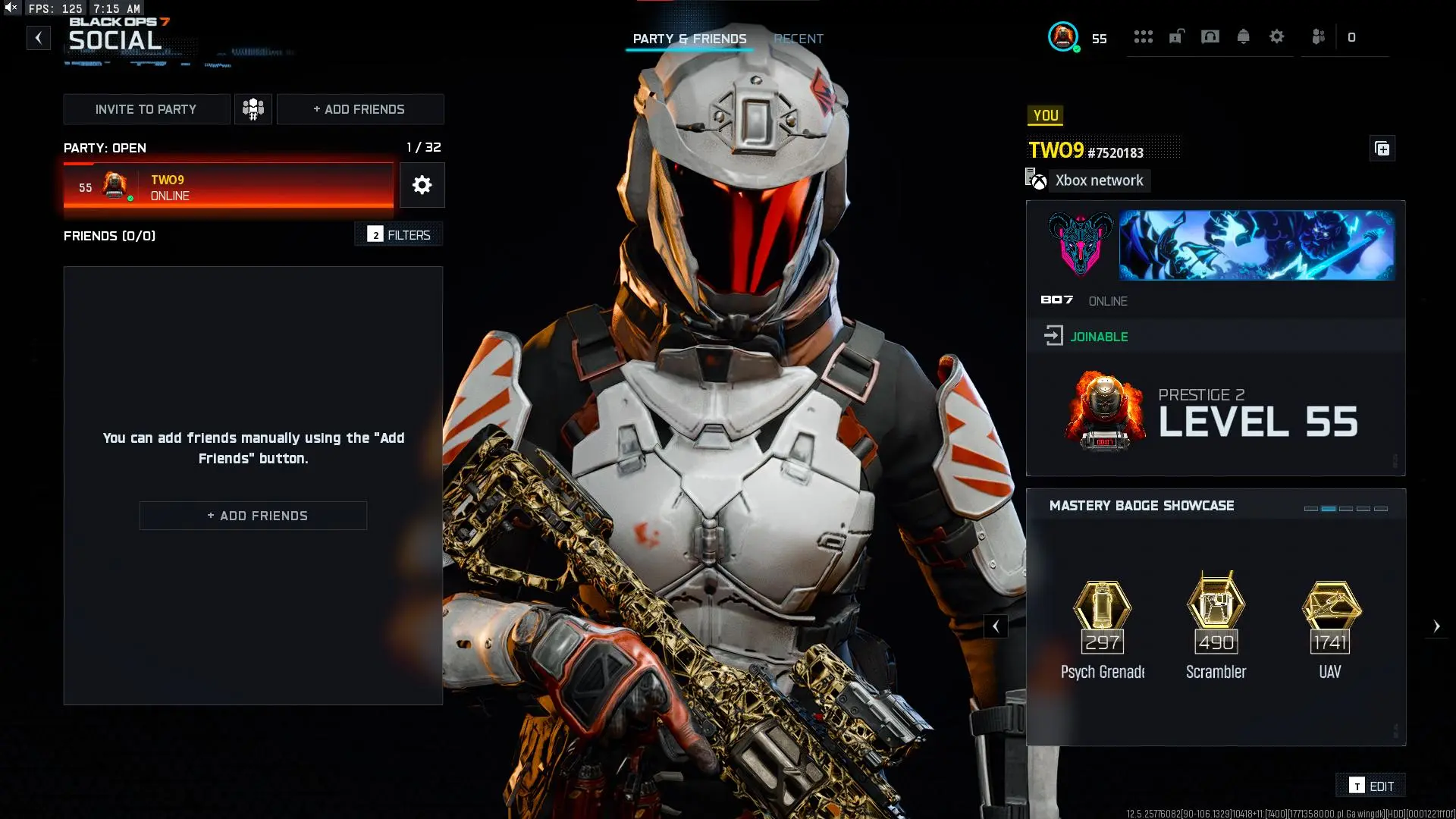Show next mastery badges with right arrow
The height and width of the screenshot is (819, 1456).
1436,626
